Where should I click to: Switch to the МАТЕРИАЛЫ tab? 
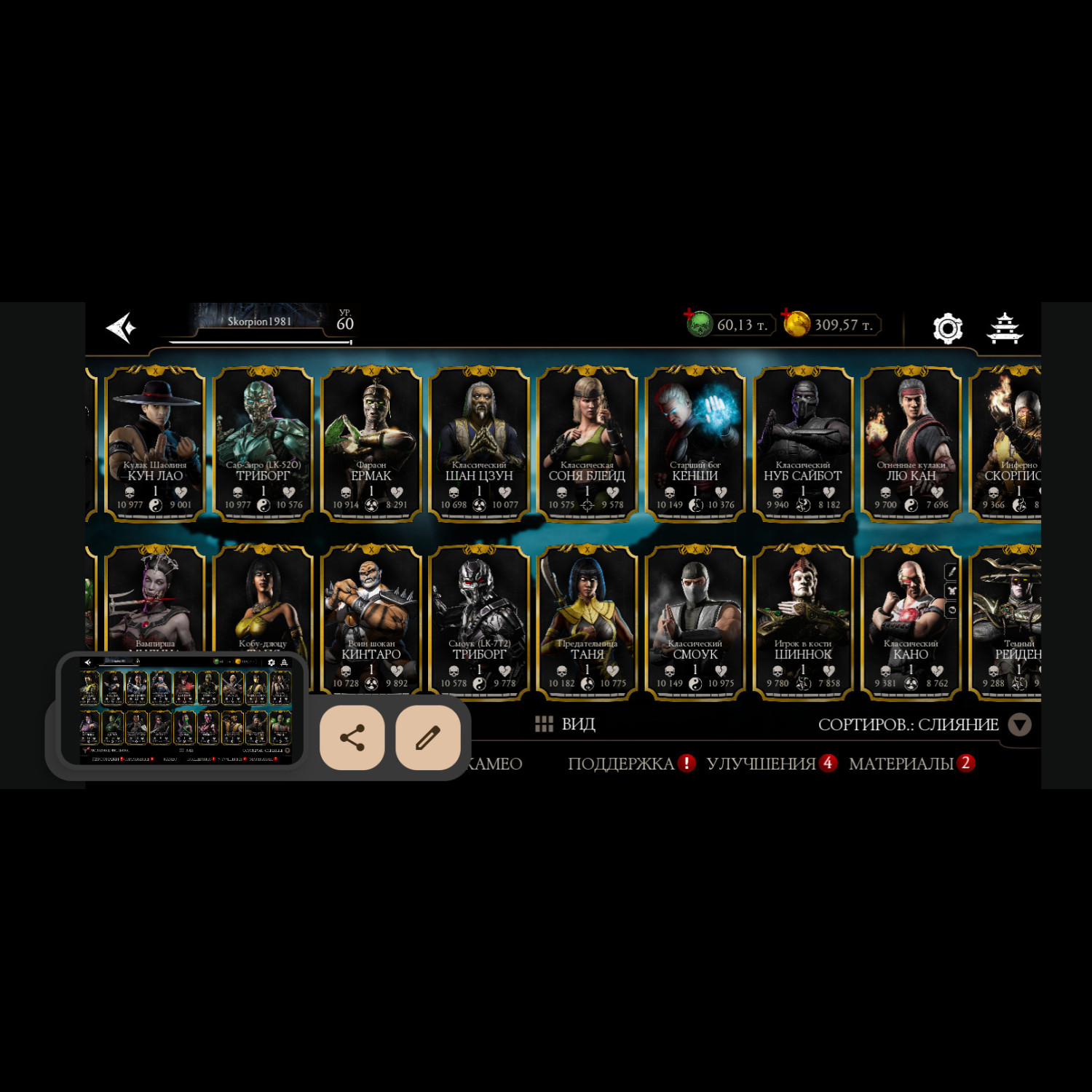[901, 764]
